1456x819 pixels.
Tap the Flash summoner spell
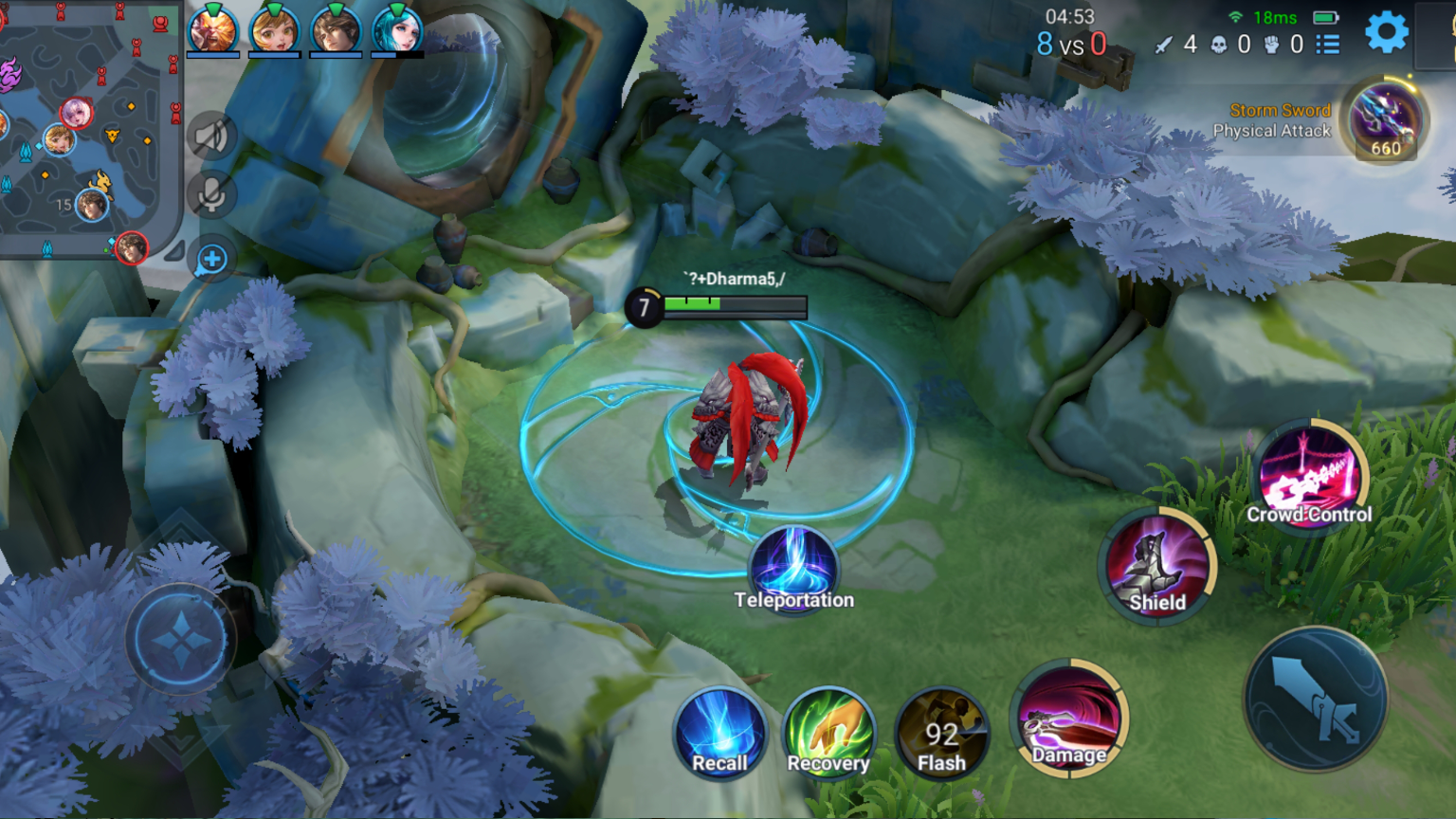click(941, 734)
